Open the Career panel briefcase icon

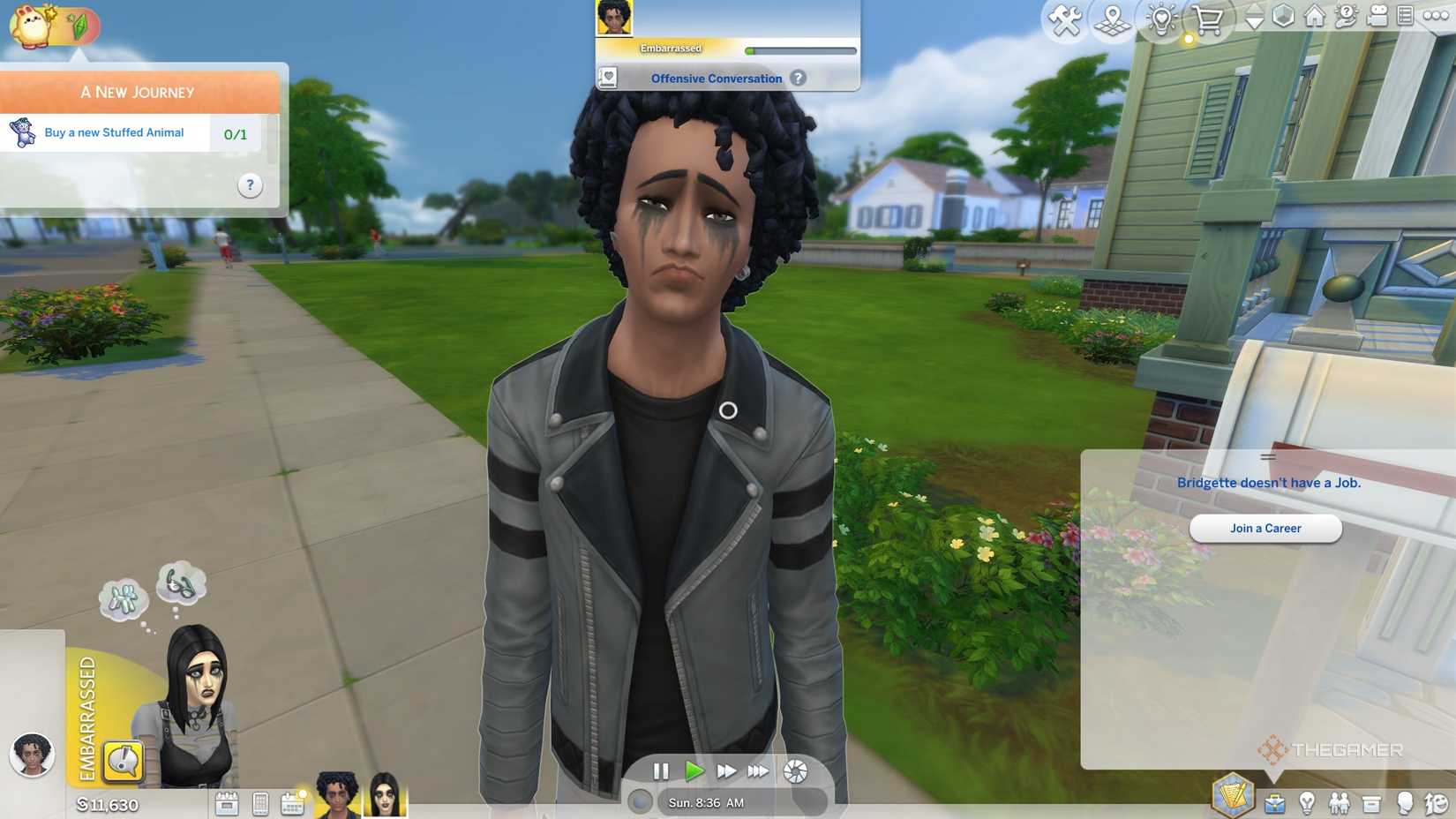(1274, 803)
